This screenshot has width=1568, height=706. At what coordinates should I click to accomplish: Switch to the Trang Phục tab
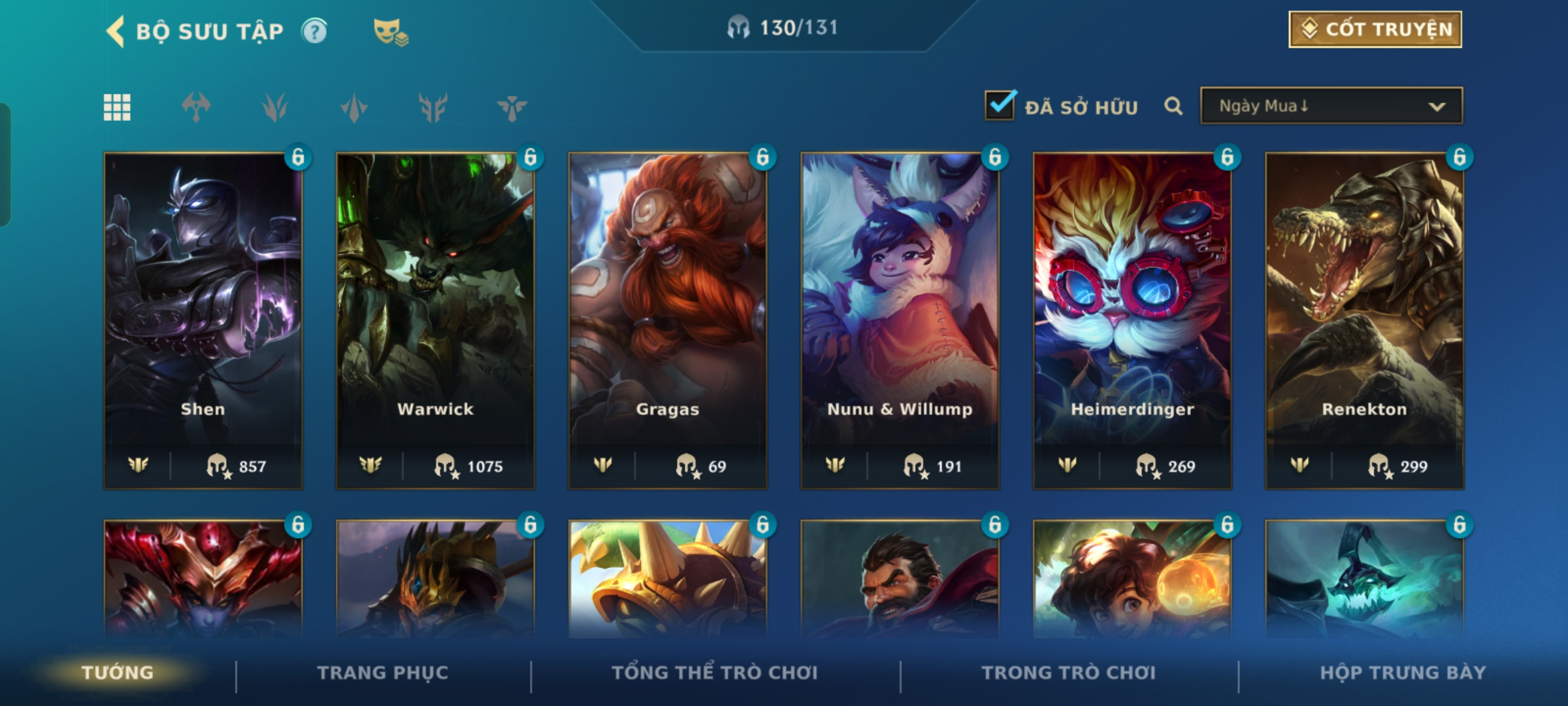click(x=383, y=673)
